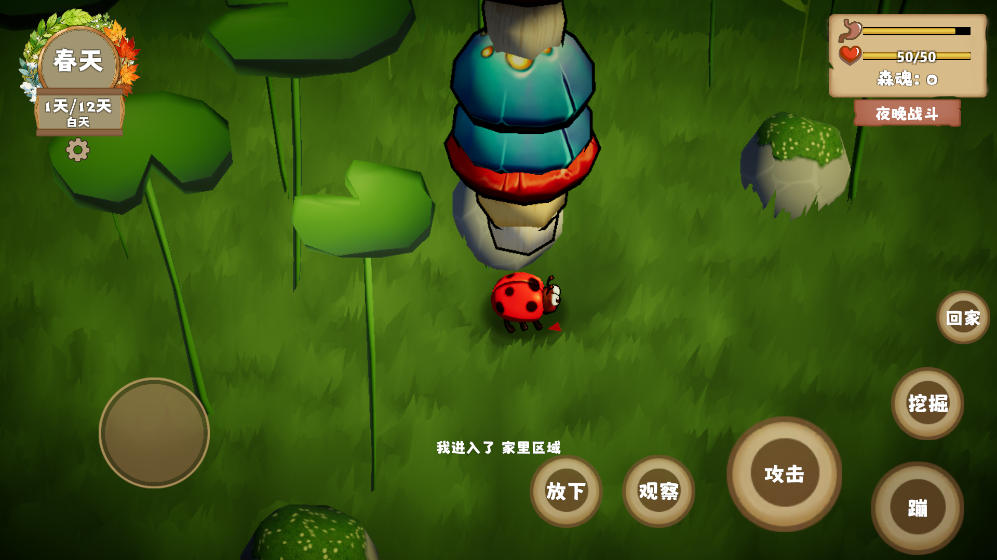Select the 回家 go home button
This screenshot has height=560, width=997.
coord(963,318)
